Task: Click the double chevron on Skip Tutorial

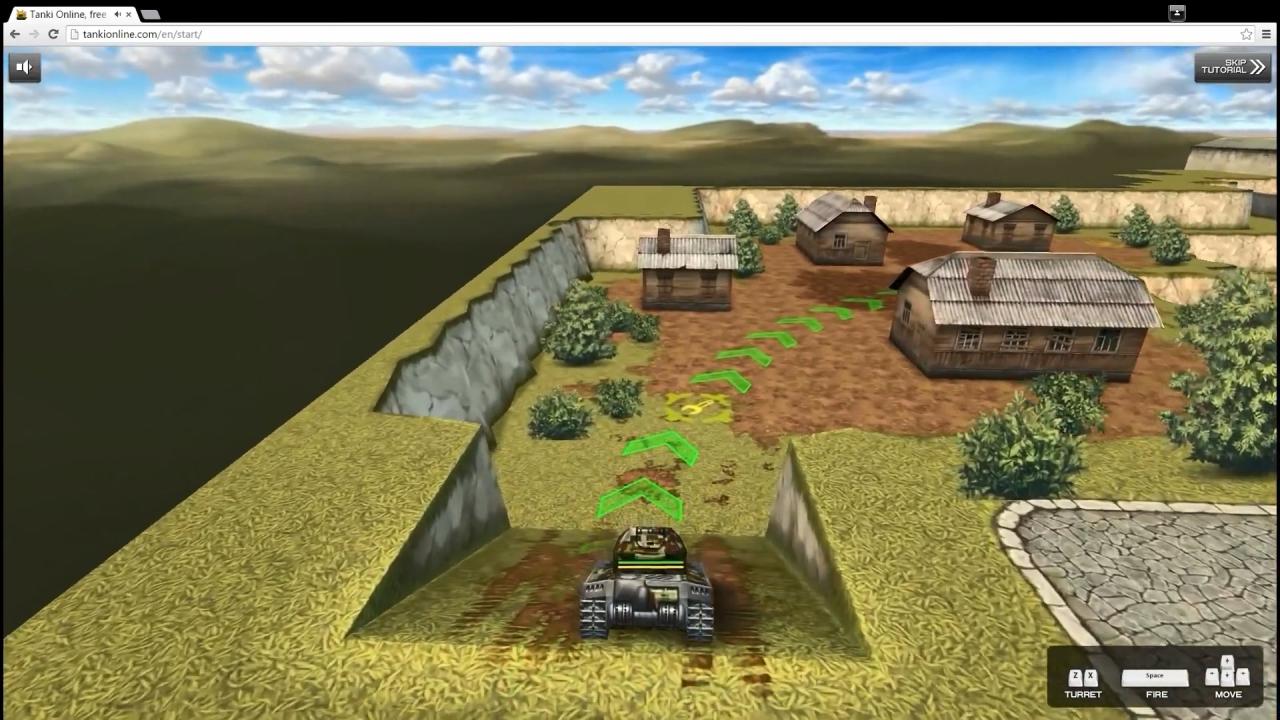Action: tap(1255, 66)
